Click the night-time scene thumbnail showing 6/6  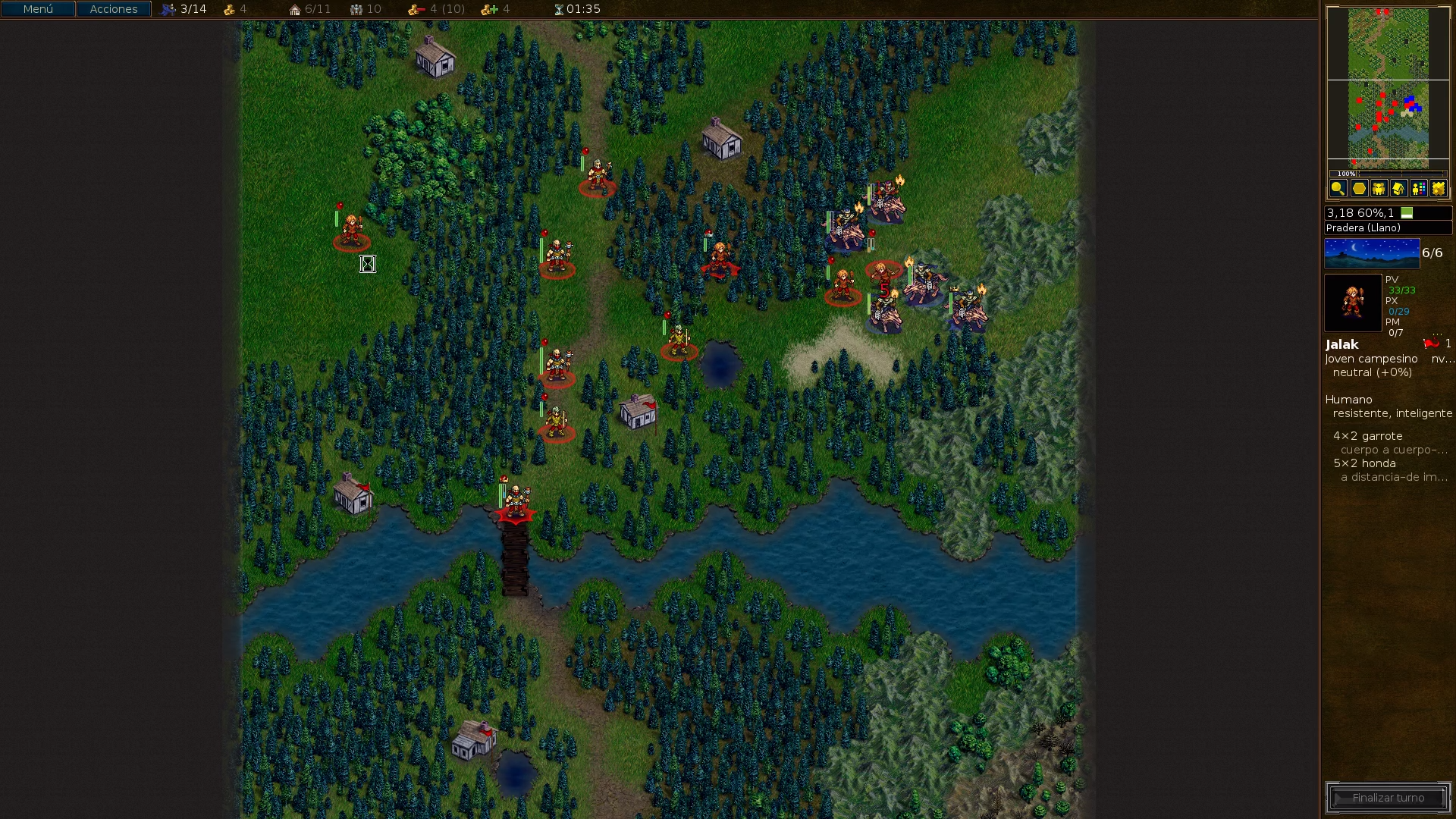(1371, 253)
